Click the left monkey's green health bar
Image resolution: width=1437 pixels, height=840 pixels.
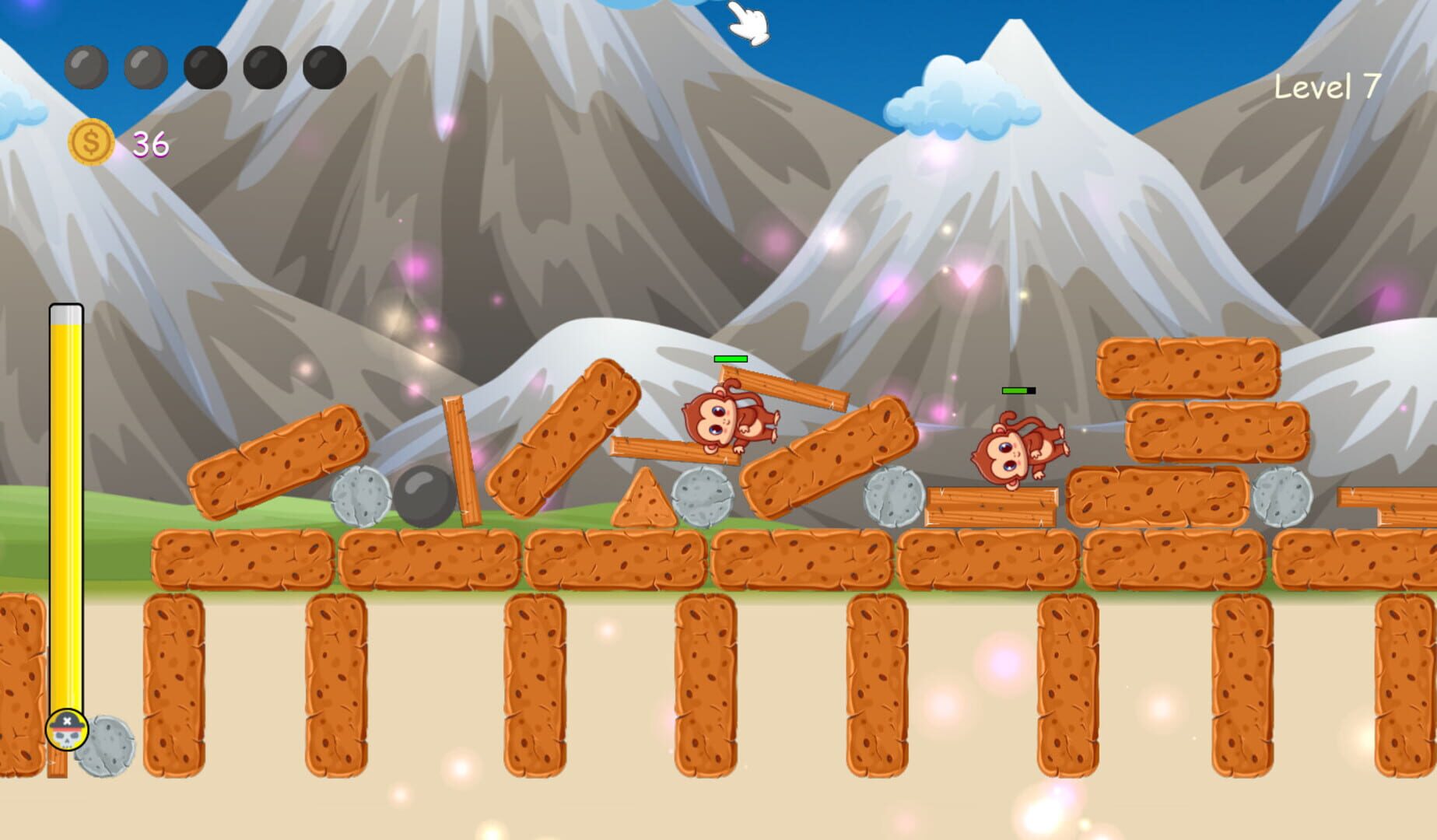click(730, 360)
